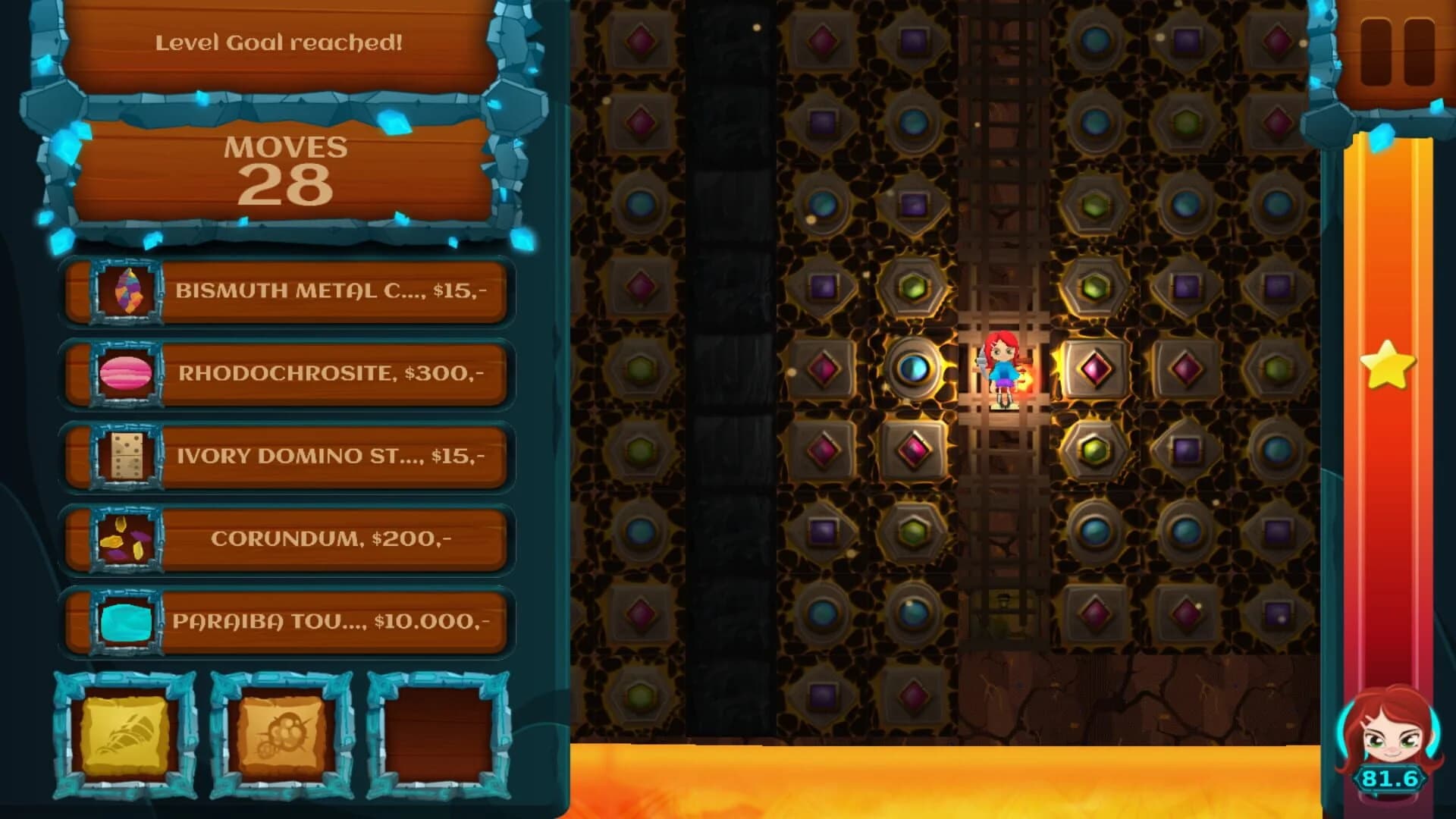The width and height of the screenshot is (1456, 819).
Task: Expand the BISMUTH METAL C... entry
Action: (334, 292)
